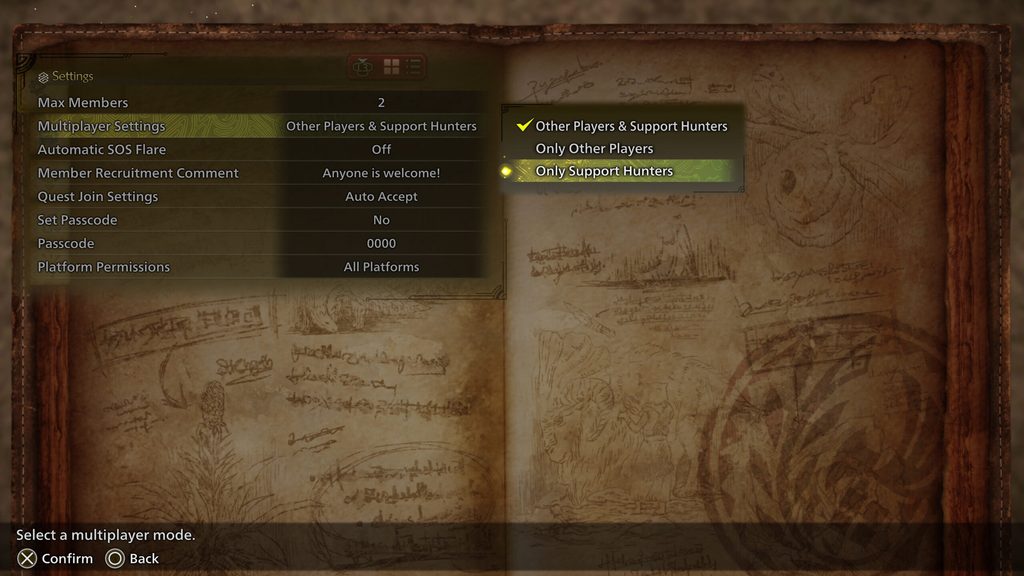
Task: Switch to the list view icon
Action: pos(414,67)
